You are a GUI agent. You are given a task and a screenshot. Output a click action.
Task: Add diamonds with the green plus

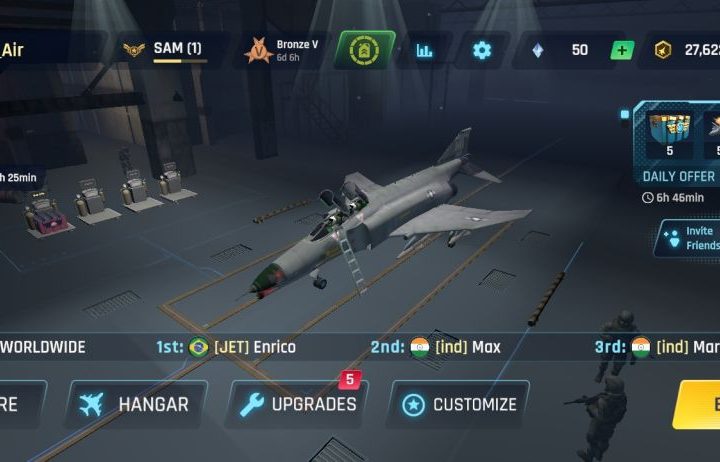pos(622,50)
